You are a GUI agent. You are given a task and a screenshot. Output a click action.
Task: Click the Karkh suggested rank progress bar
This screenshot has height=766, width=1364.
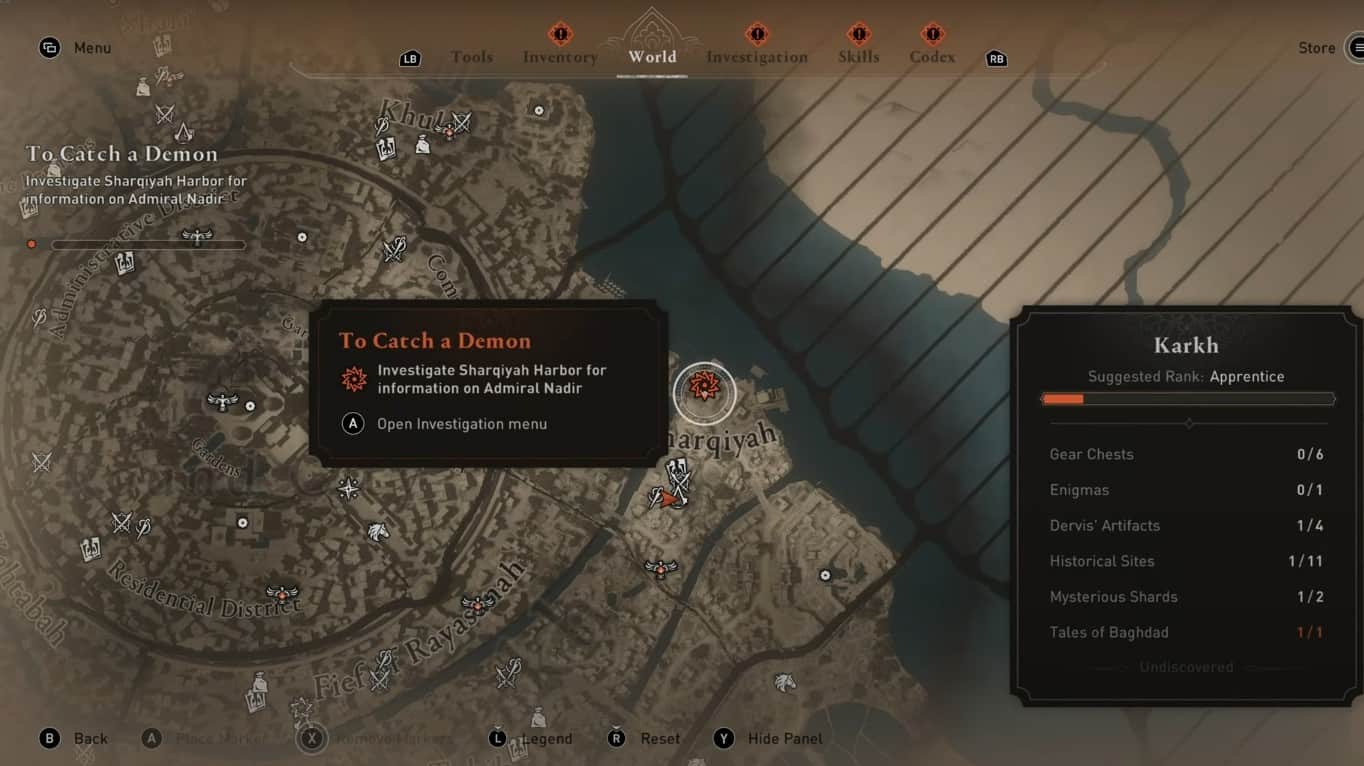click(1187, 398)
